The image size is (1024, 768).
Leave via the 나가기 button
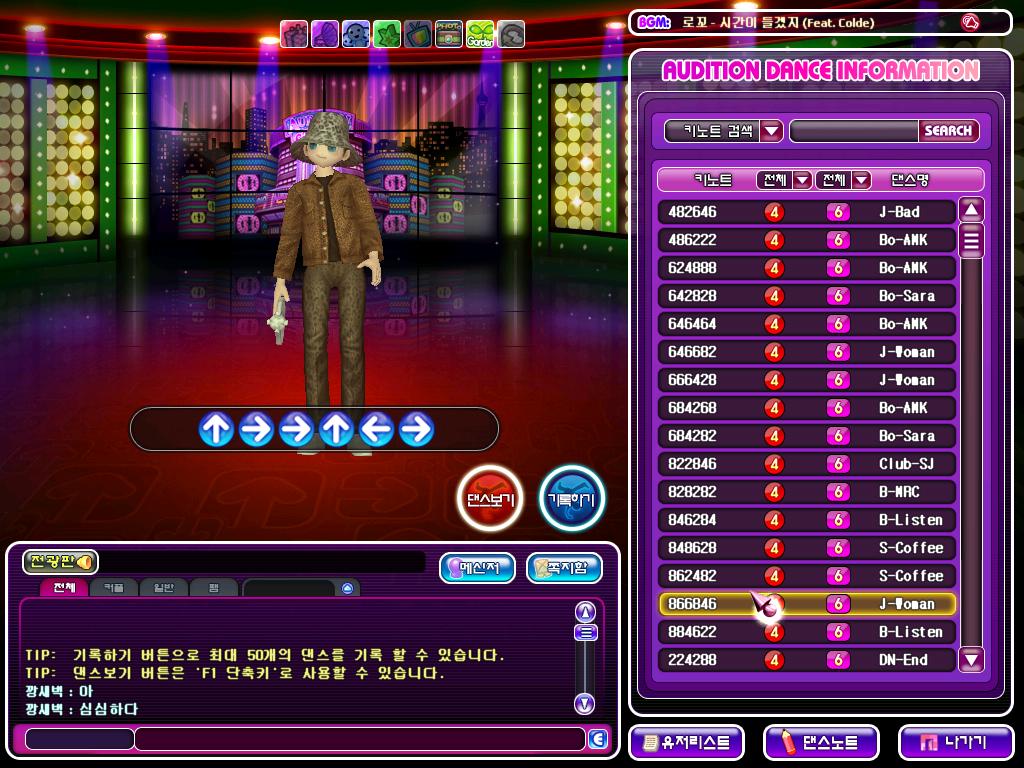(954, 743)
